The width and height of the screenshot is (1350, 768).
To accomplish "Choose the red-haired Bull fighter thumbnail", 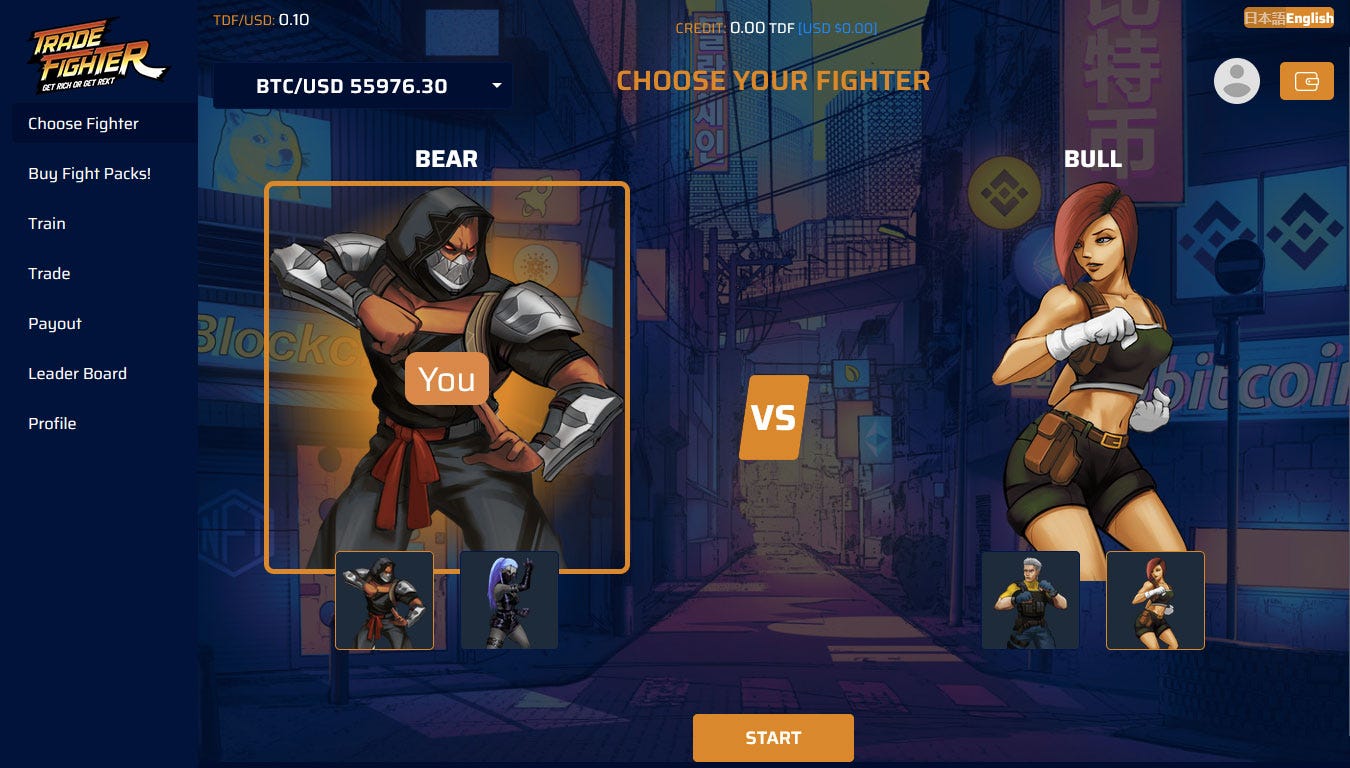I will point(1155,600).
